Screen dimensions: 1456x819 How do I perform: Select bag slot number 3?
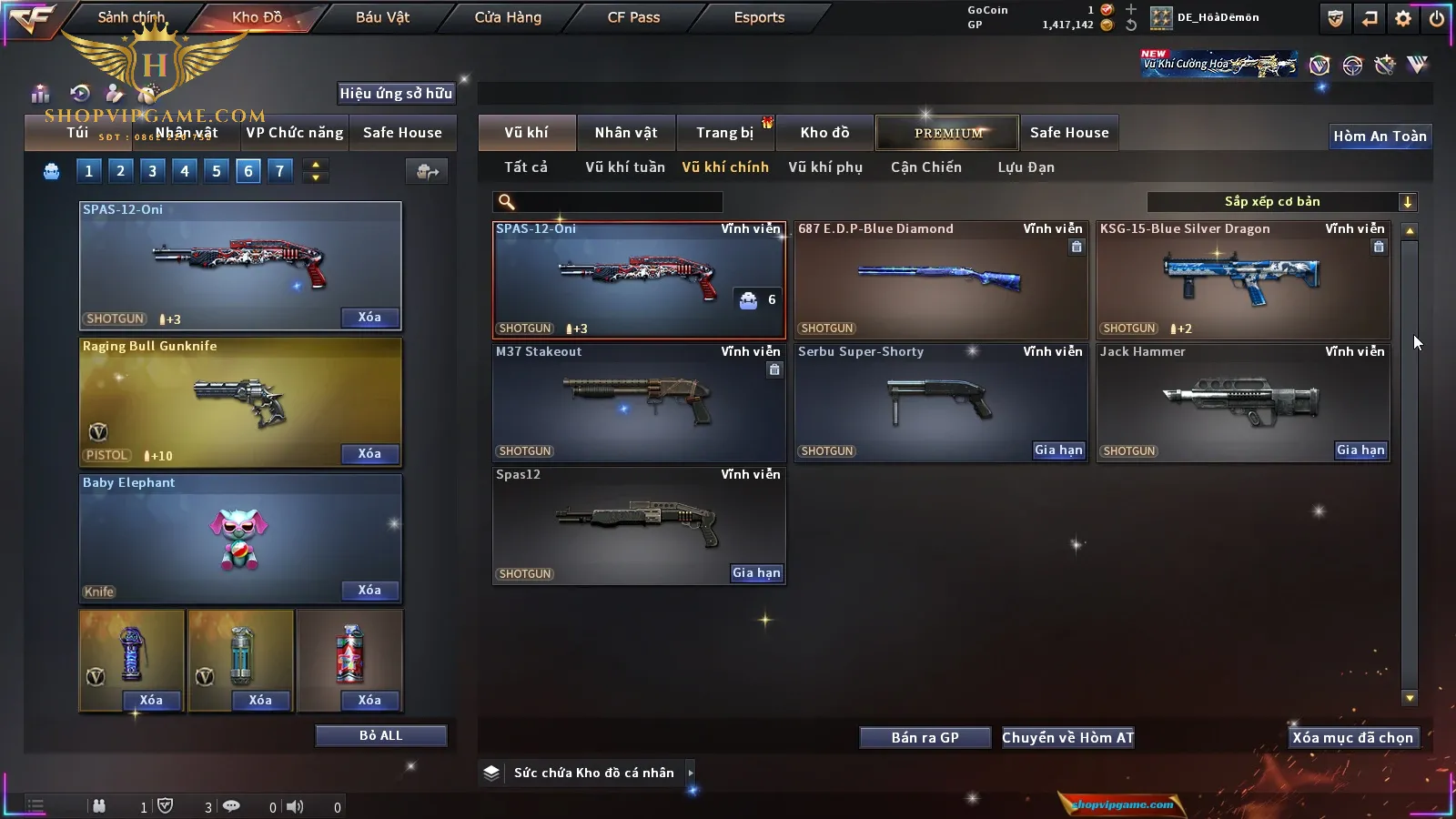[152, 170]
